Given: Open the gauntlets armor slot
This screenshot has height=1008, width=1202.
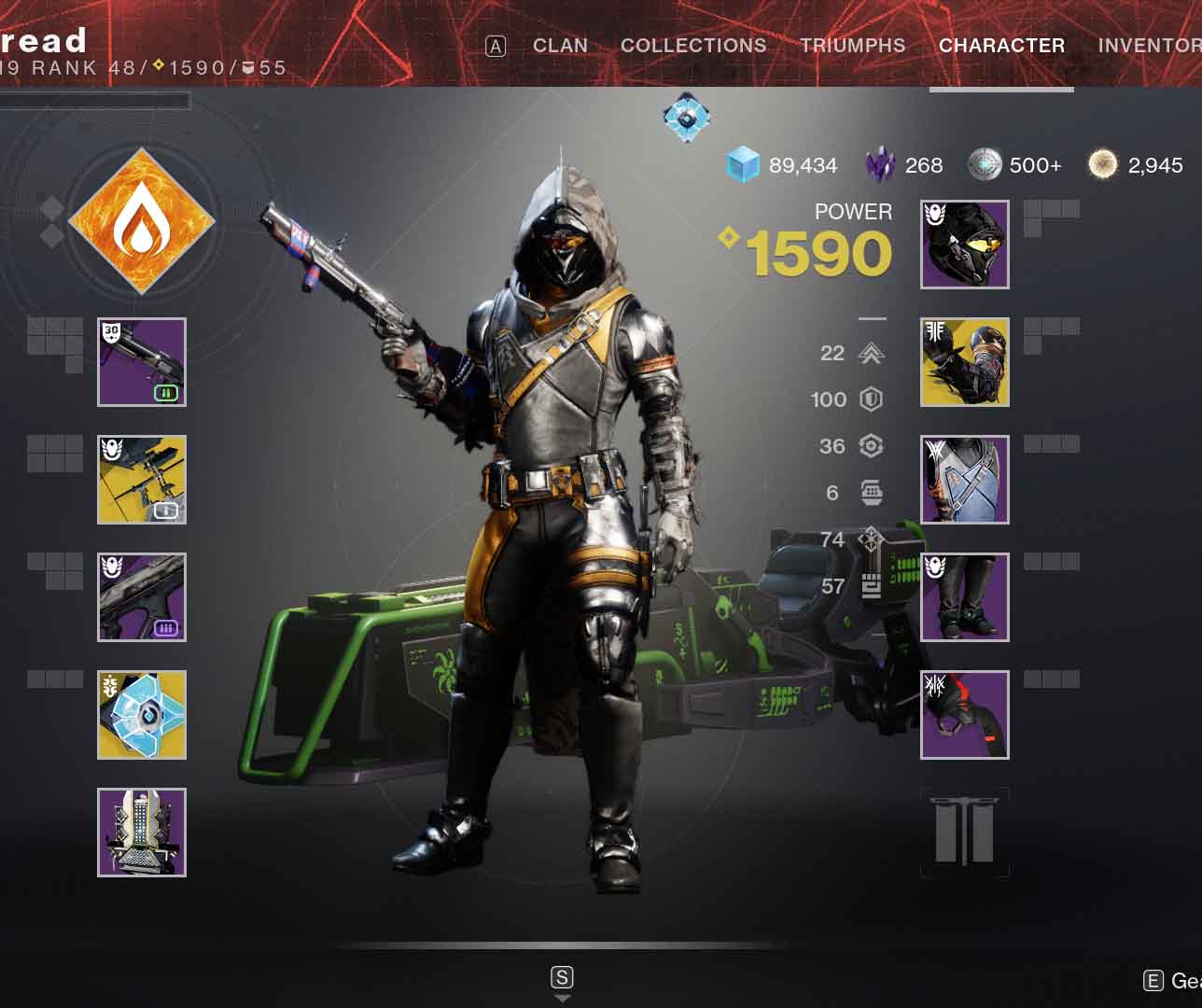Looking at the screenshot, I should pyautogui.click(x=963, y=363).
